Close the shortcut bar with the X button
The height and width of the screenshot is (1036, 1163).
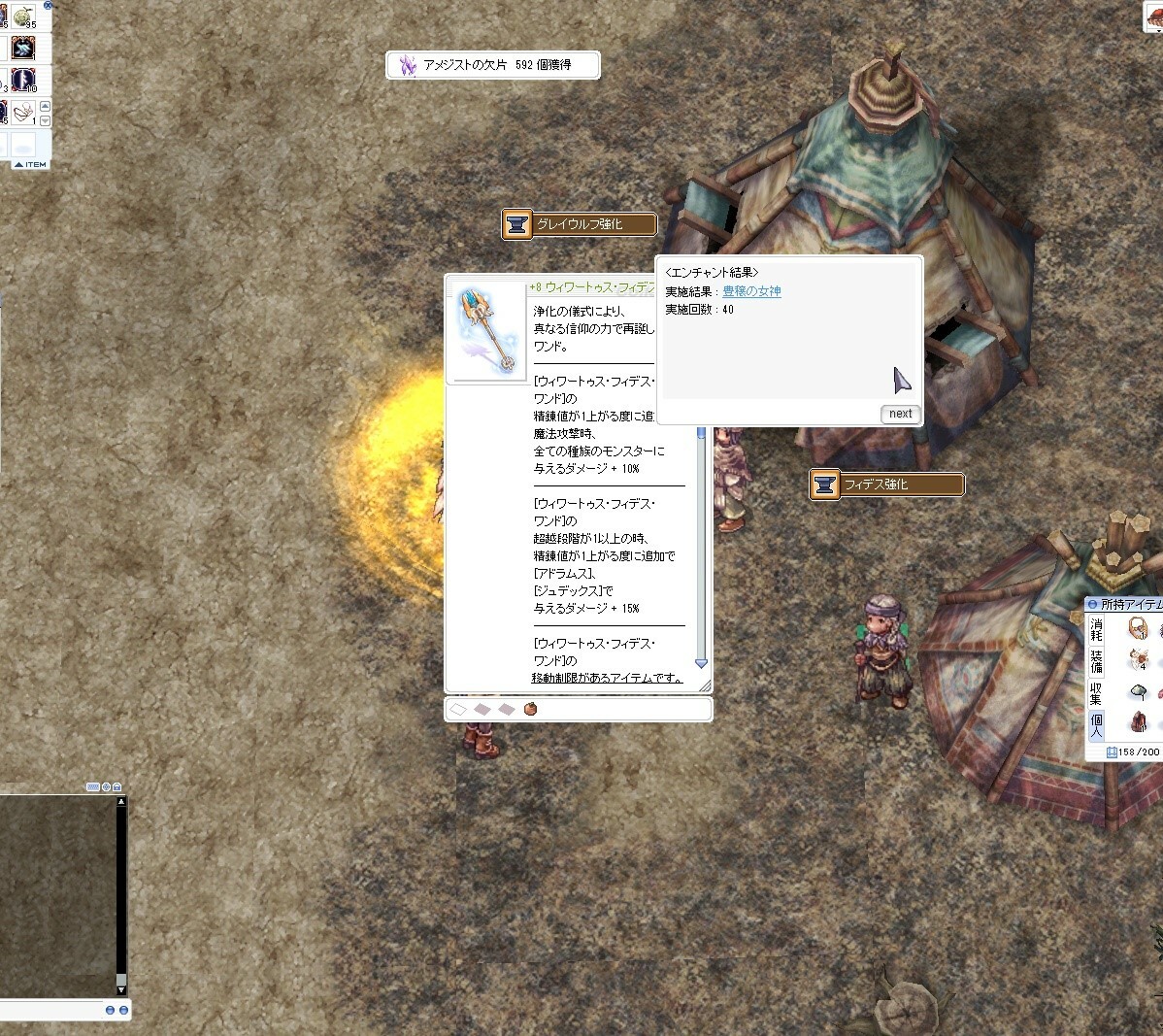pyautogui.click(x=49, y=5)
